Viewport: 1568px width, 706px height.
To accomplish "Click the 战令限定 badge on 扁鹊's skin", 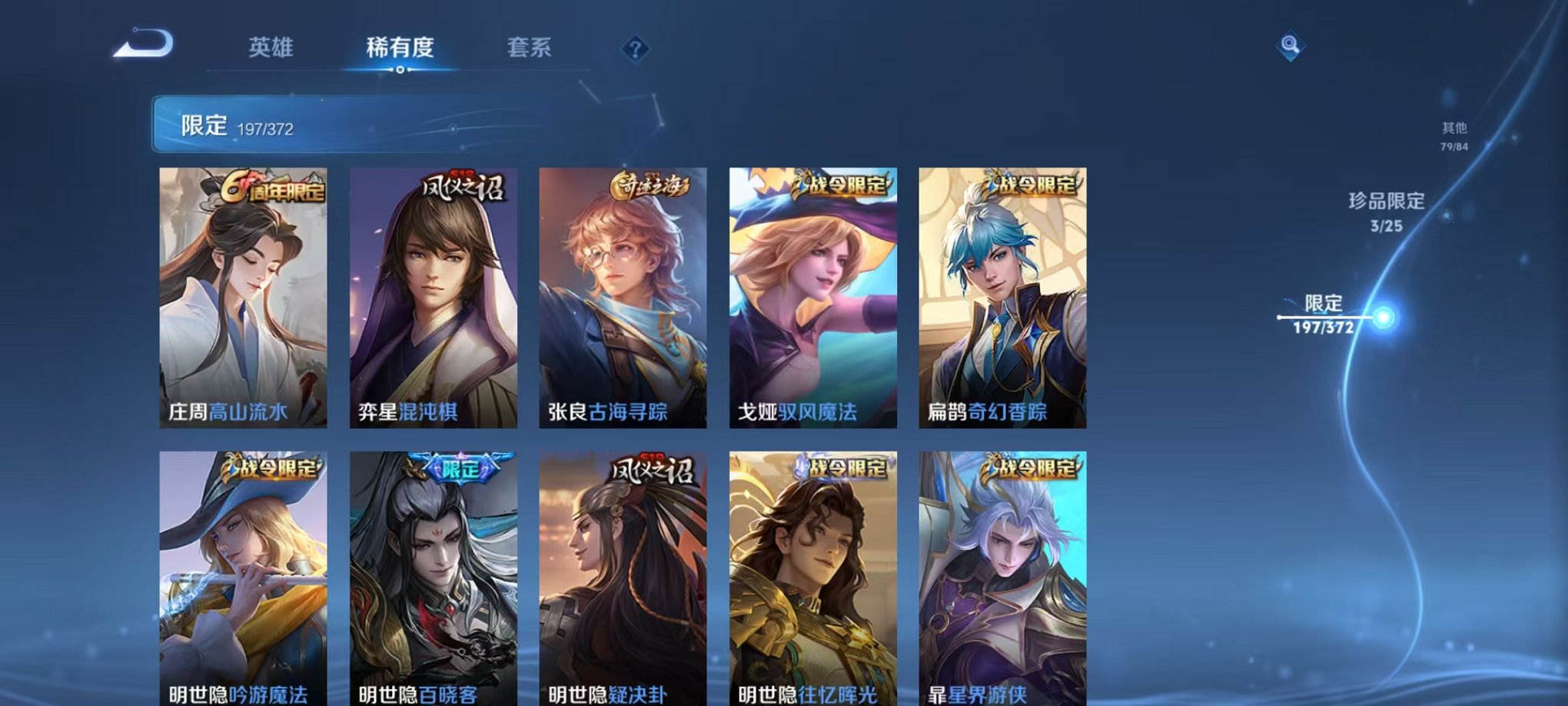I will 1032,184.
